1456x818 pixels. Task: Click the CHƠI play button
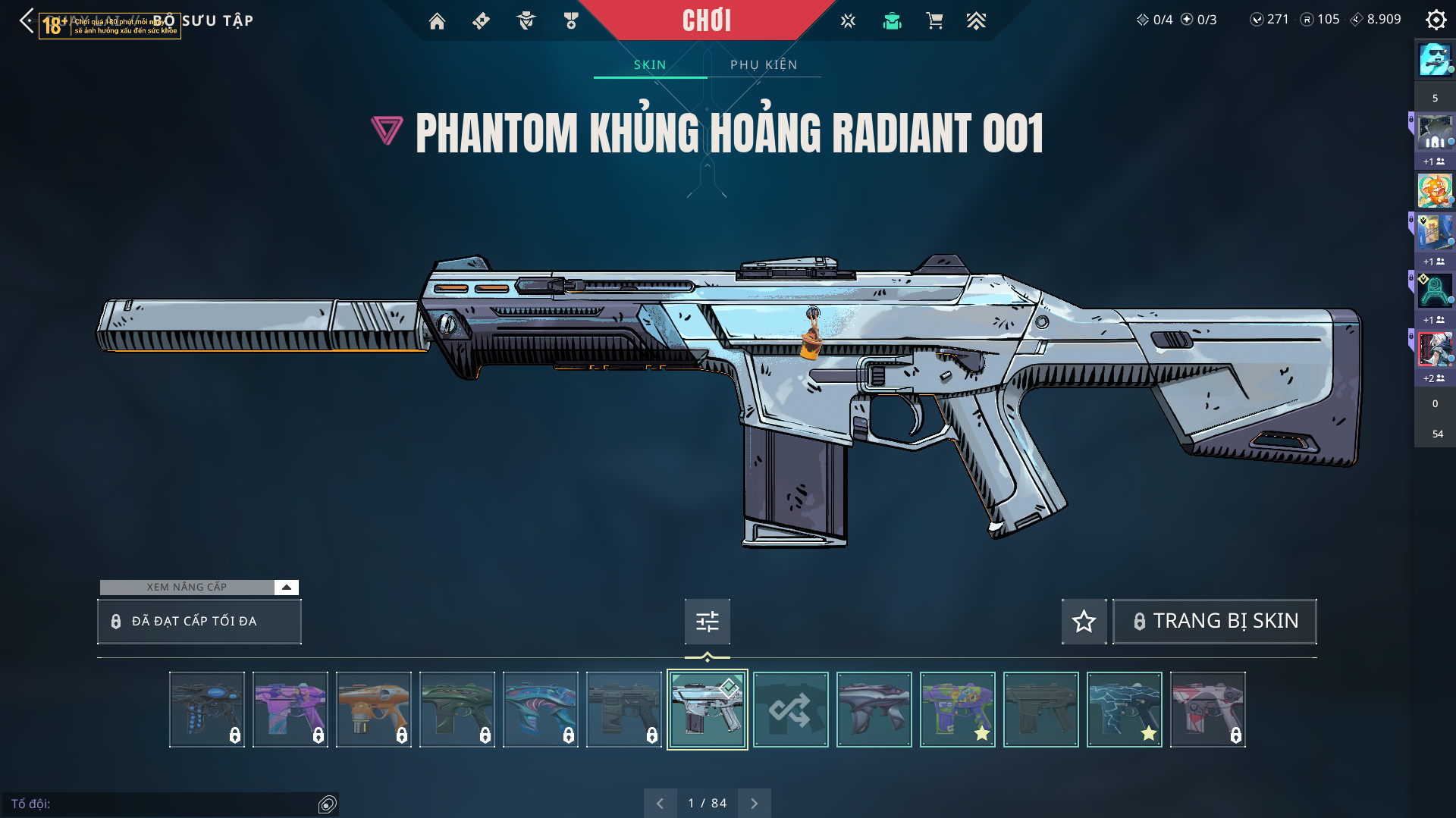click(x=706, y=20)
